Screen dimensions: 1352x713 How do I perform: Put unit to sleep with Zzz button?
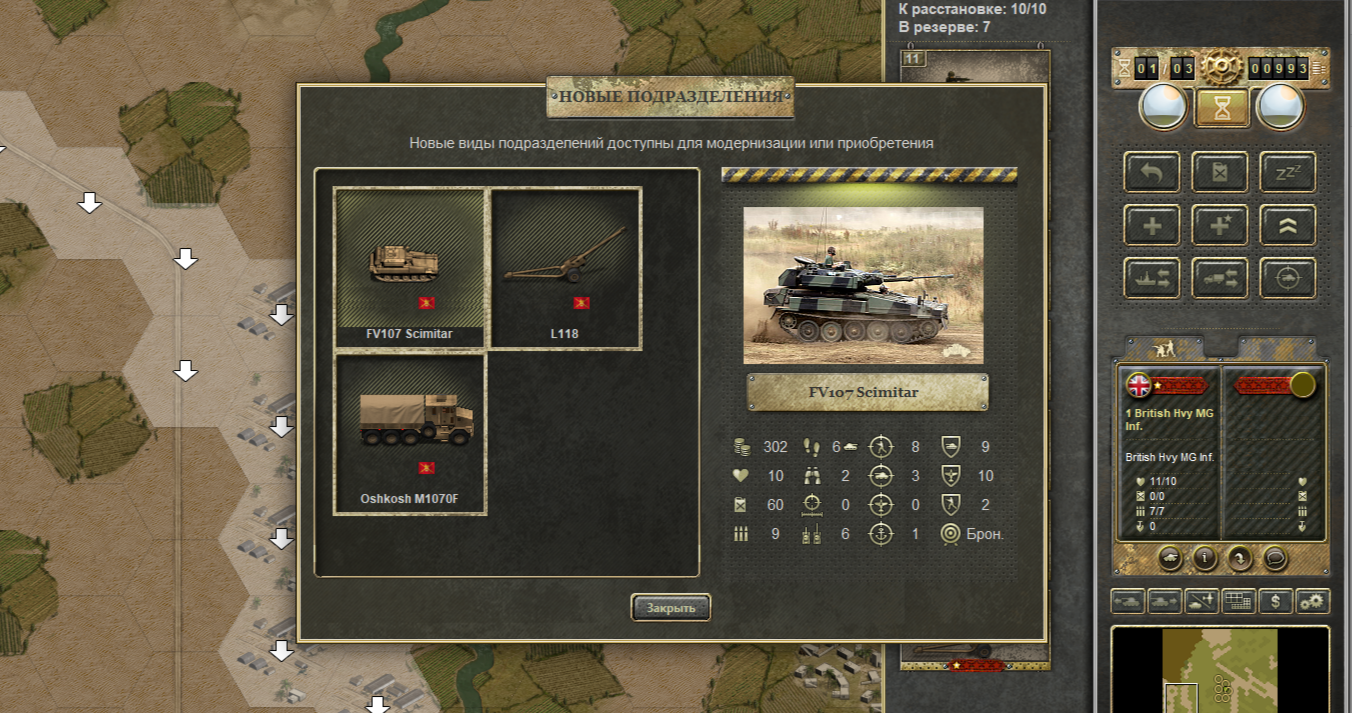tap(1287, 172)
